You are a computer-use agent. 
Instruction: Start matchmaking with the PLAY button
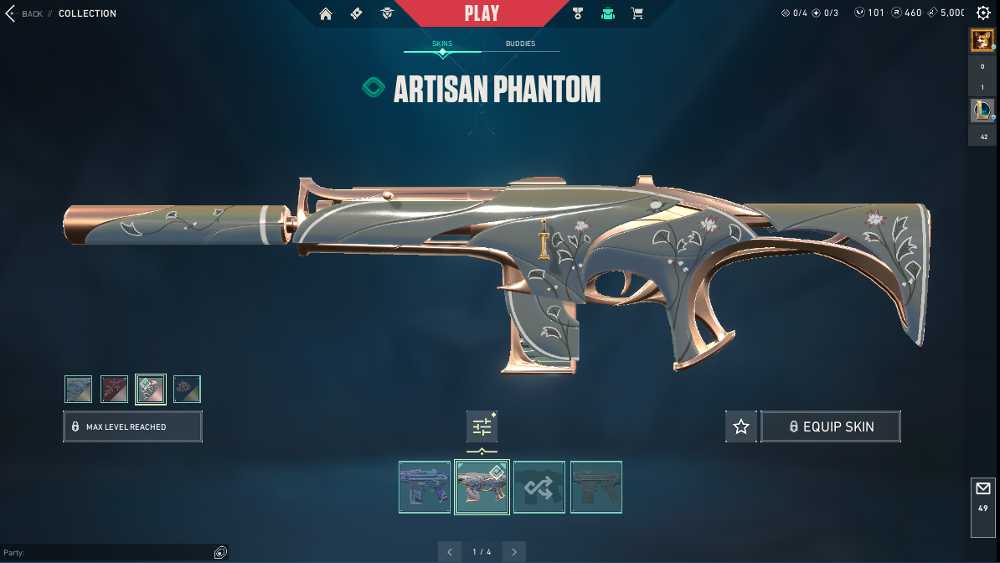click(481, 13)
